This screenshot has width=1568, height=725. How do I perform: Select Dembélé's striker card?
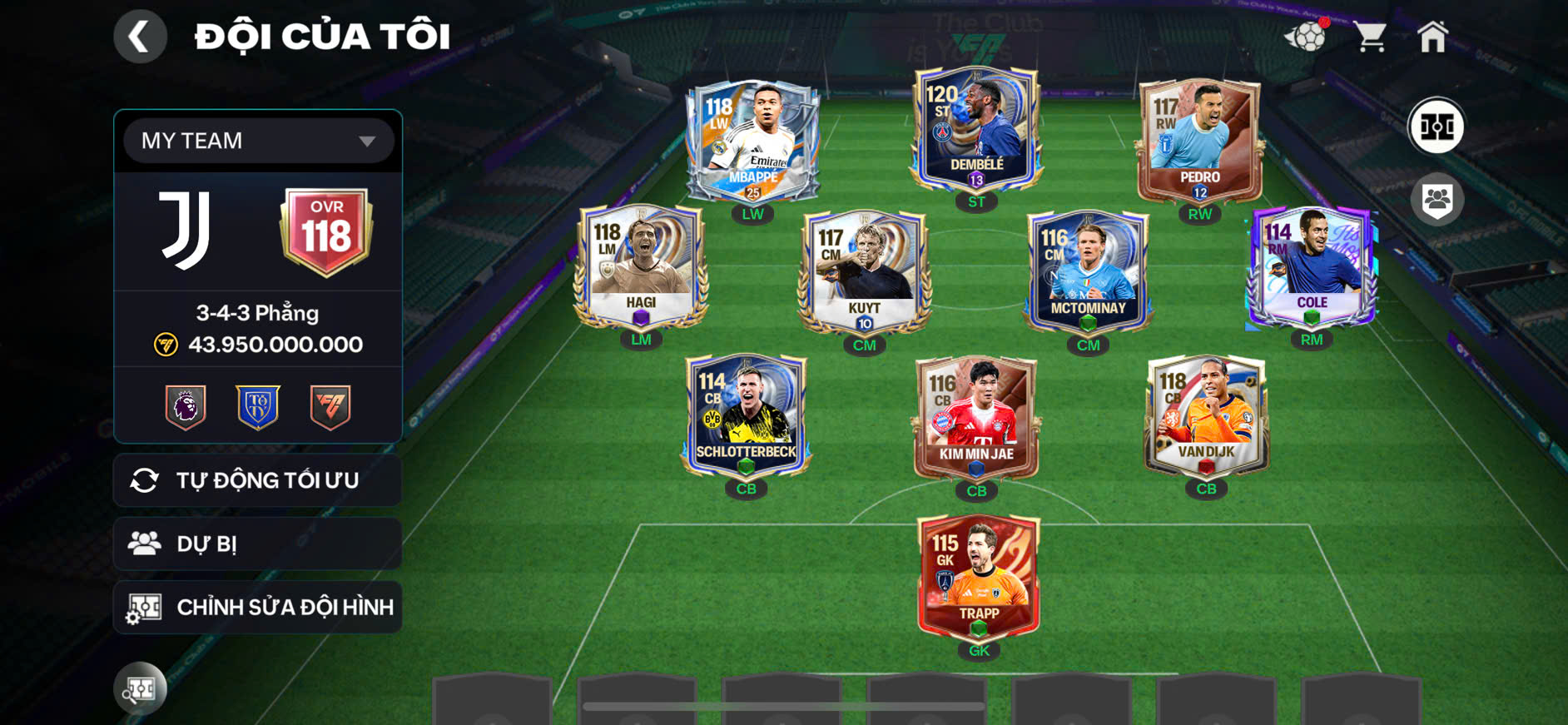tap(976, 129)
